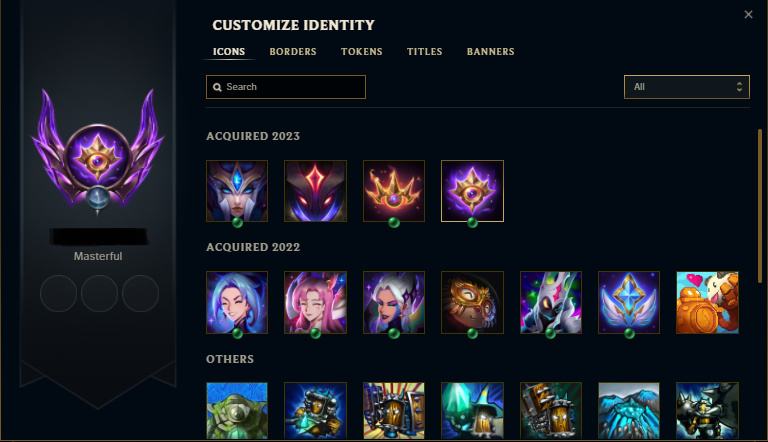Open the Tokens tab
This screenshot has height=442, width=768.
(x=361, y=52)
